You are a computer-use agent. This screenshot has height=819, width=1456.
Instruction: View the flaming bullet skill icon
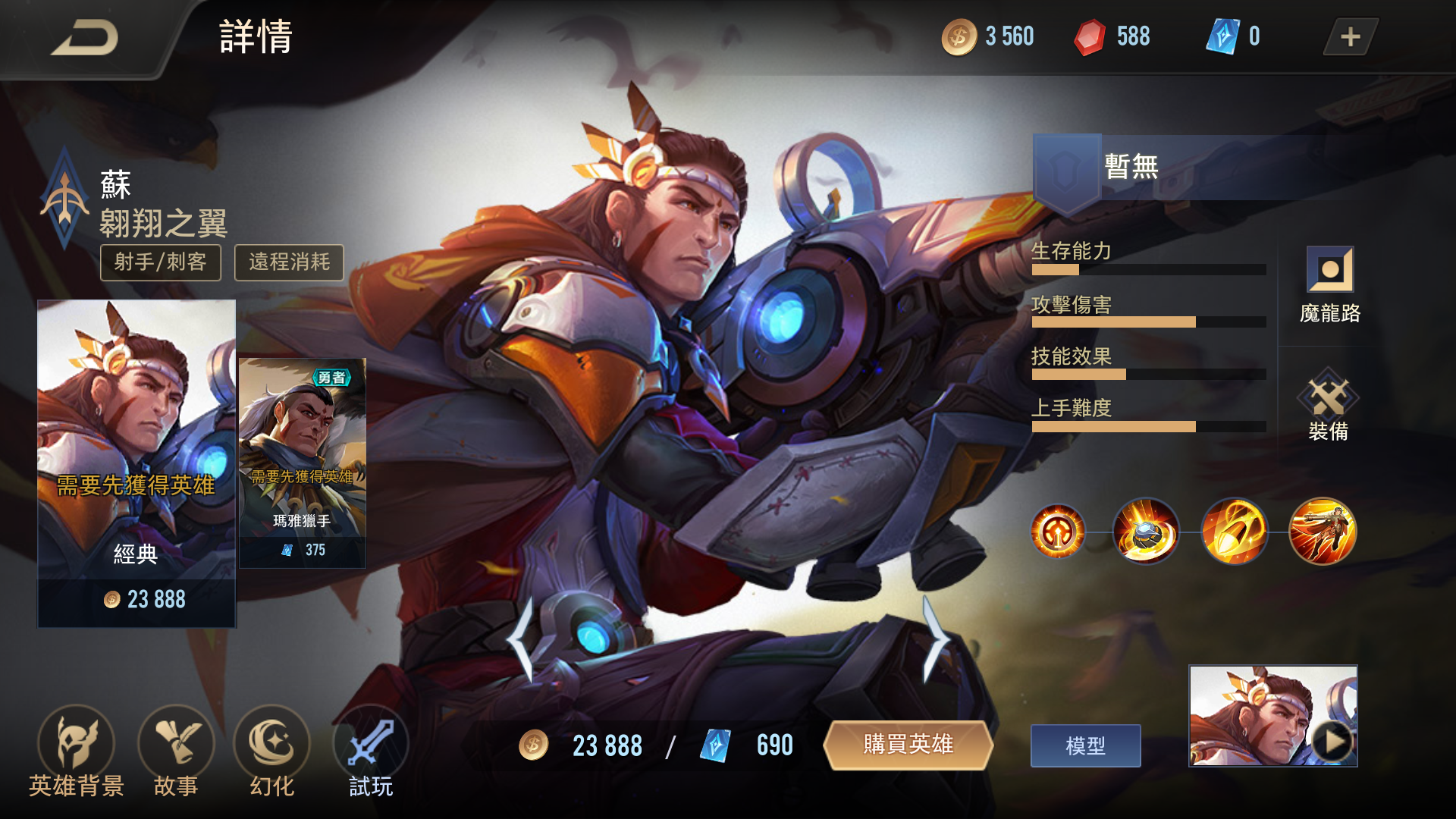click(1235, 532)
